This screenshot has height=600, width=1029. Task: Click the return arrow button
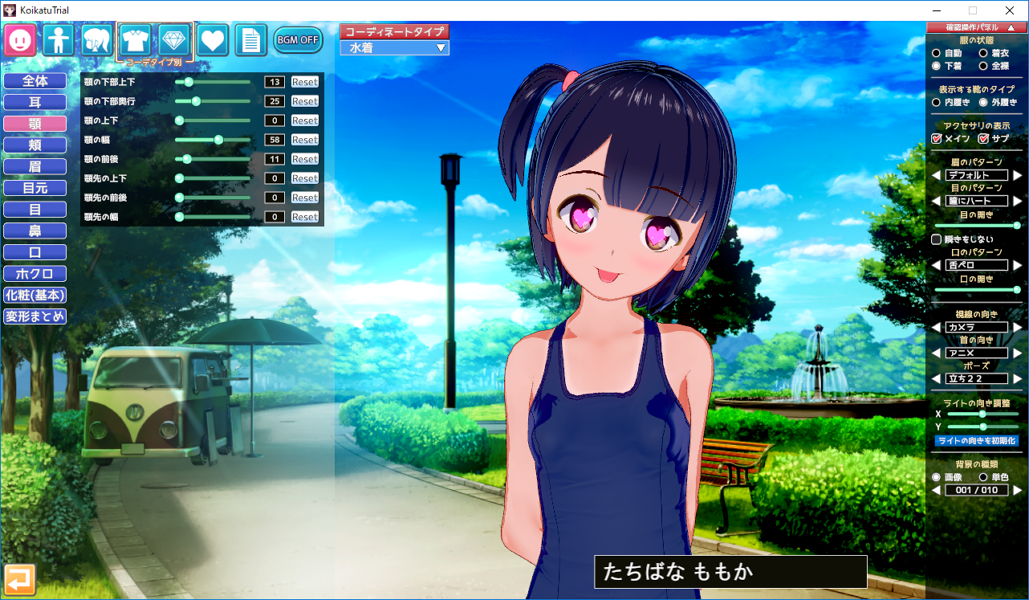click(x=20, y=579)
